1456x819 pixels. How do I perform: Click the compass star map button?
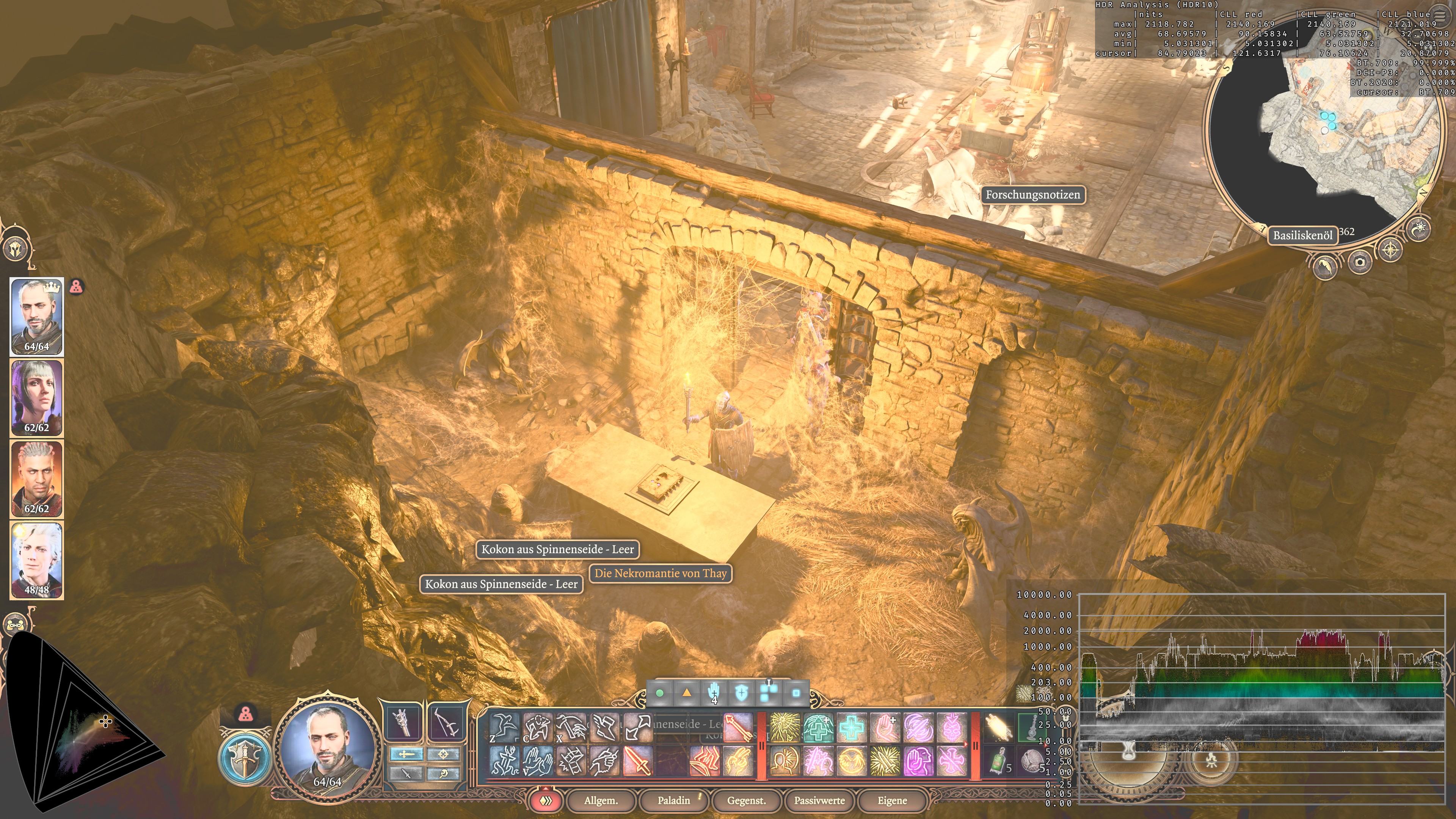tap(1390, 249)
